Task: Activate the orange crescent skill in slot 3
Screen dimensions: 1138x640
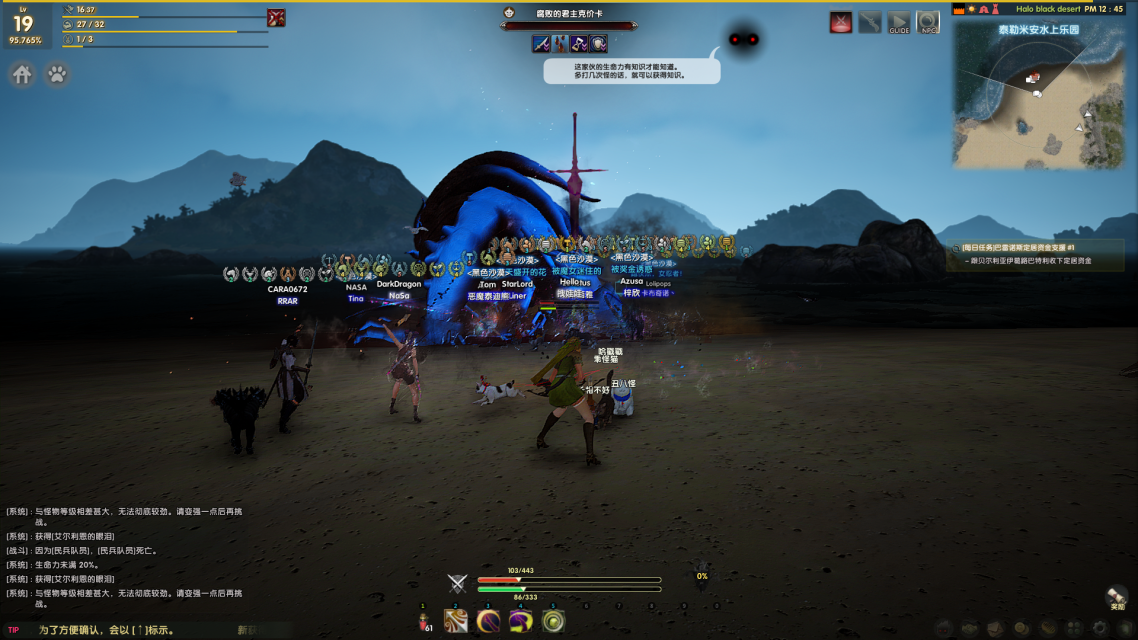Action: (488, 621)
